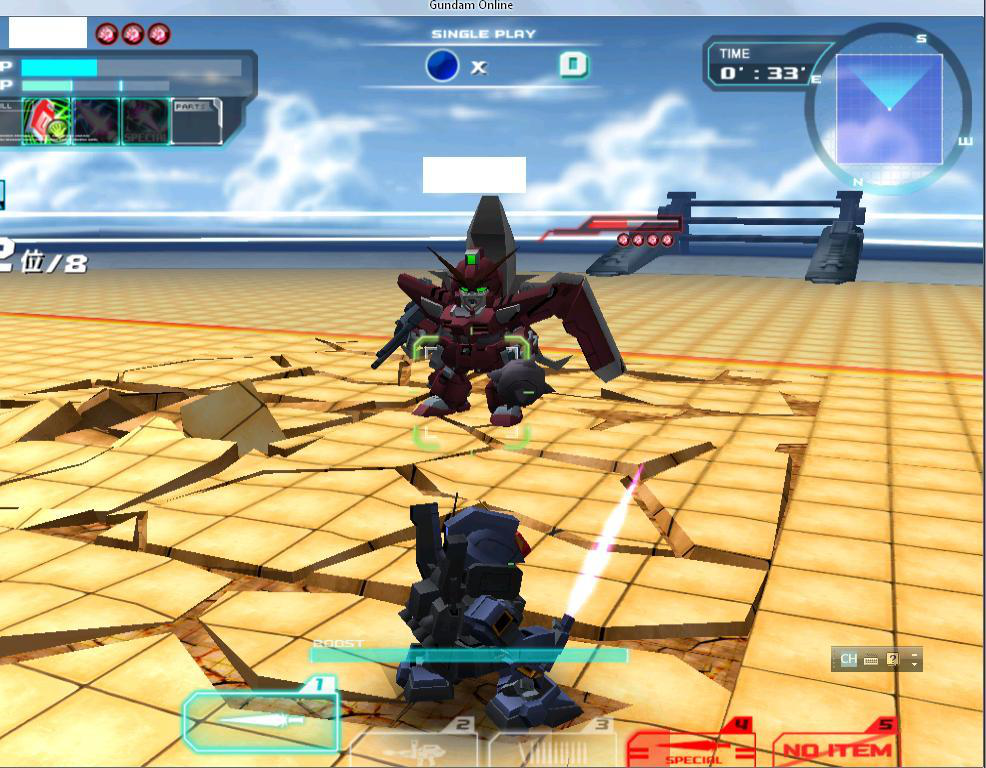Select weapon slot 1 beam saber

260,719
